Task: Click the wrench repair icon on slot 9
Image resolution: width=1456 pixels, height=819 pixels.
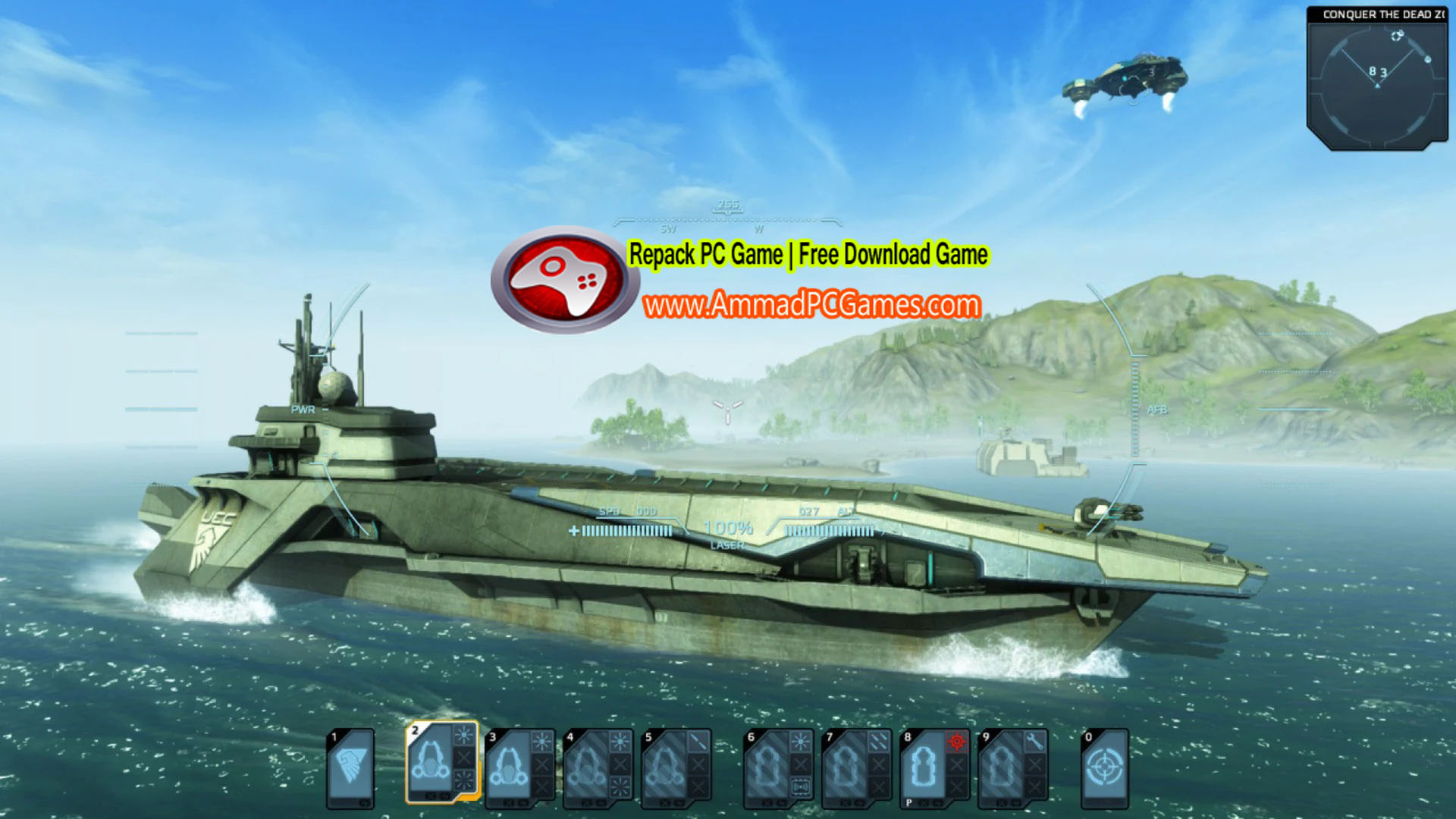Action: click(x=1035, y=739)
